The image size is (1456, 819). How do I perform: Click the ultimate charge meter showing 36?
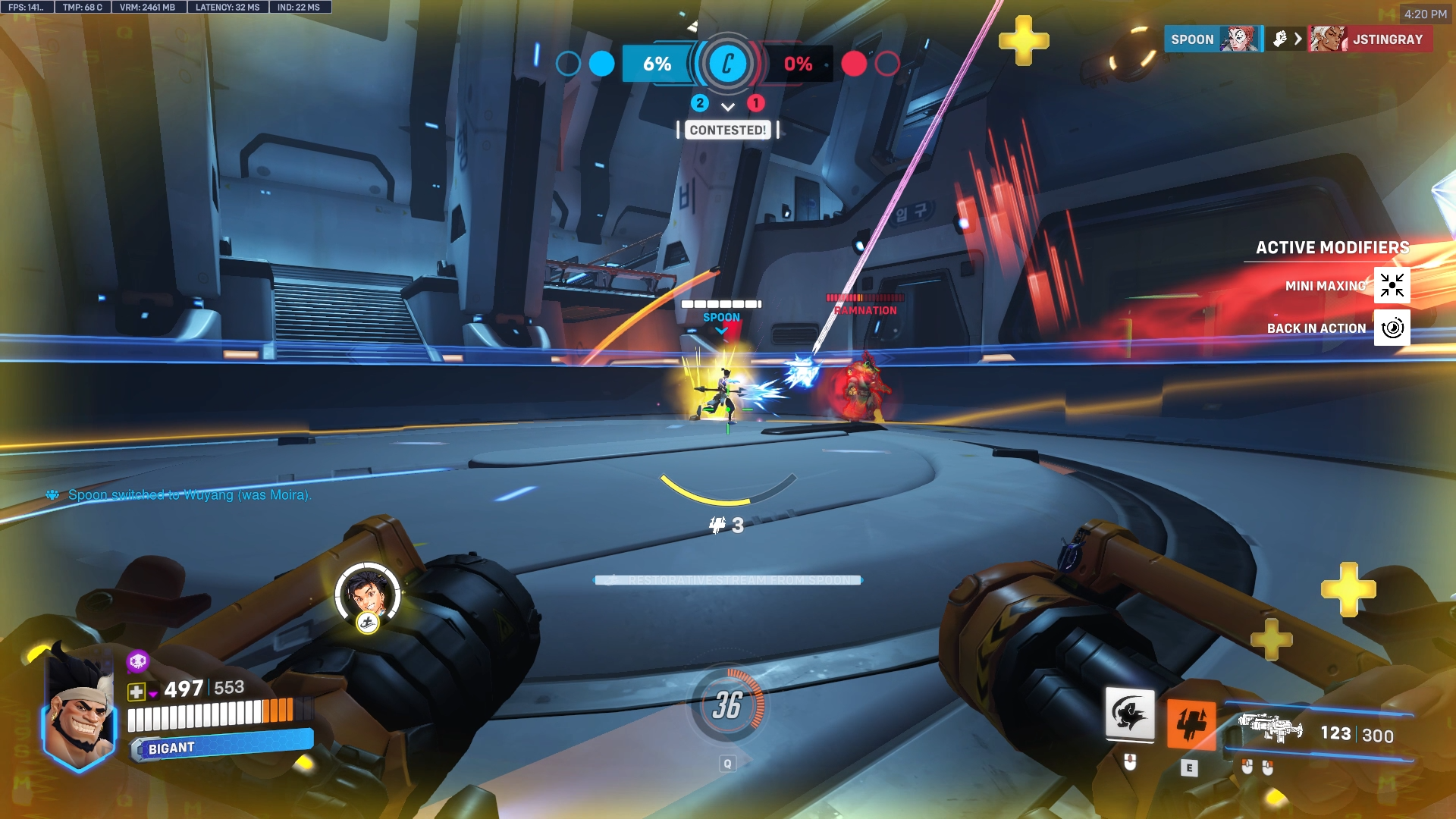coord(727,706)
